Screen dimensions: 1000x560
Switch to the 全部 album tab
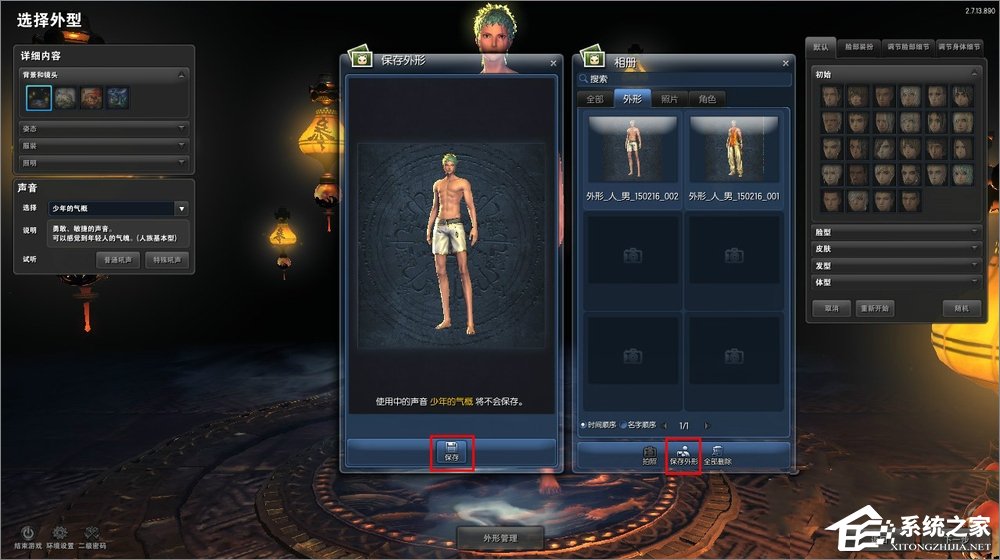(x=595, y=99)
